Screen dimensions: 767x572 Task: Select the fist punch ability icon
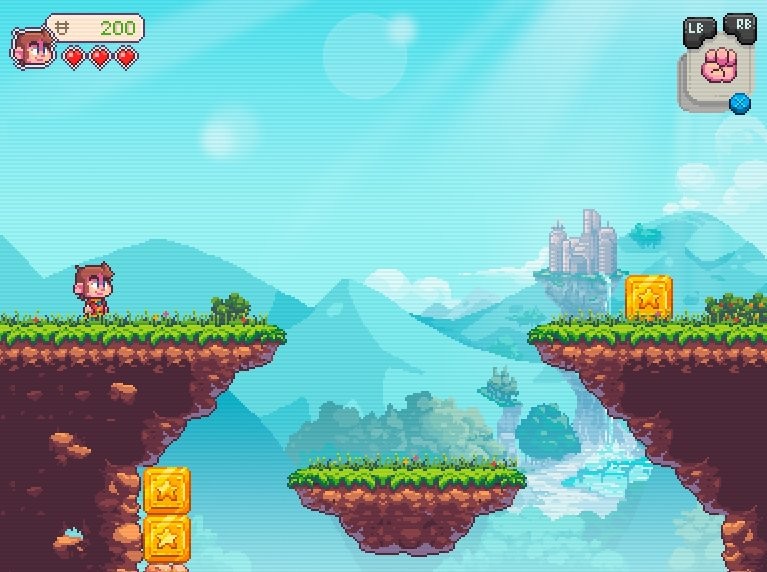[x=718, y=67]
